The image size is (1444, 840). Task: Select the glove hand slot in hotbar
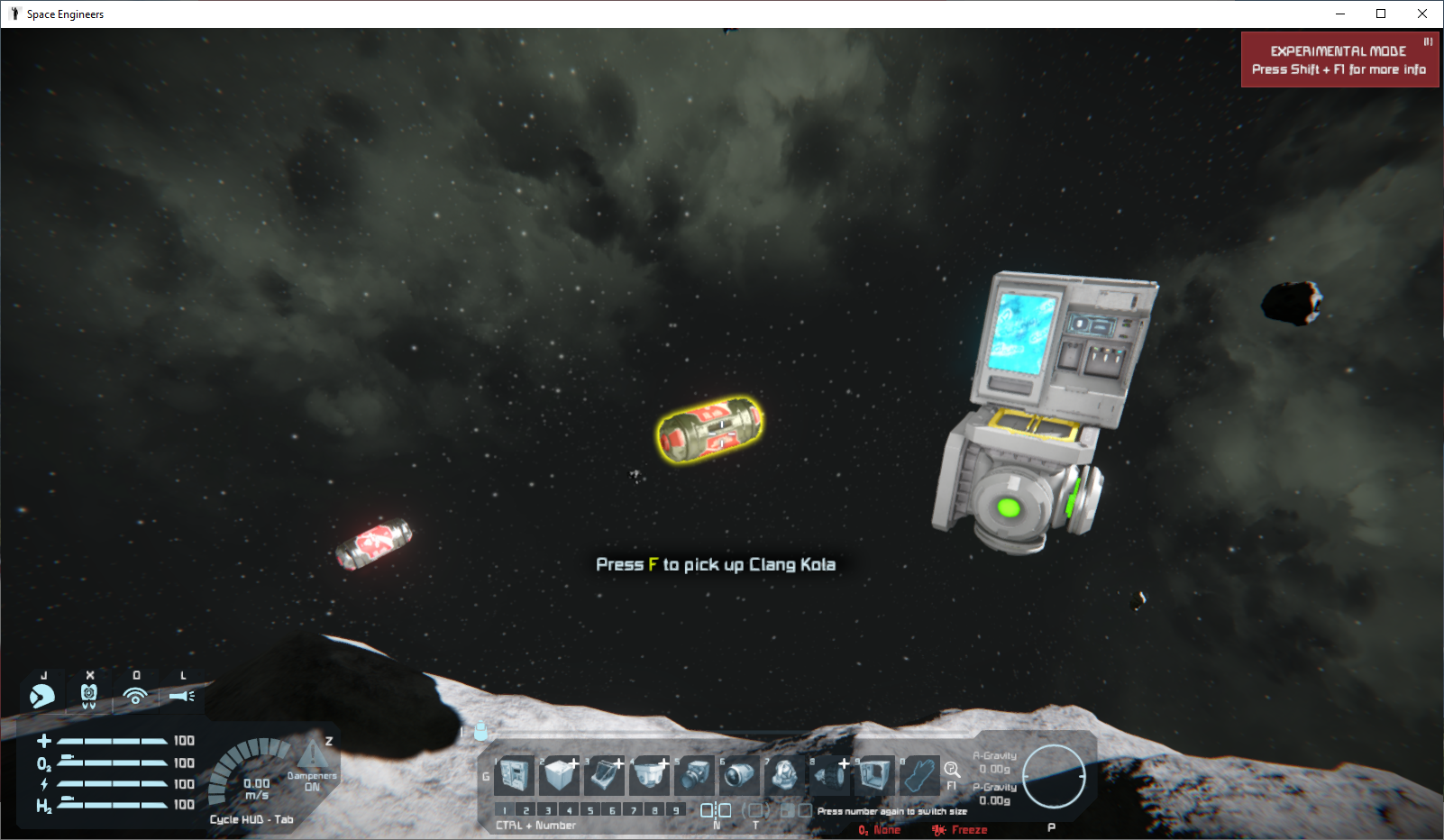pos(920,774)
